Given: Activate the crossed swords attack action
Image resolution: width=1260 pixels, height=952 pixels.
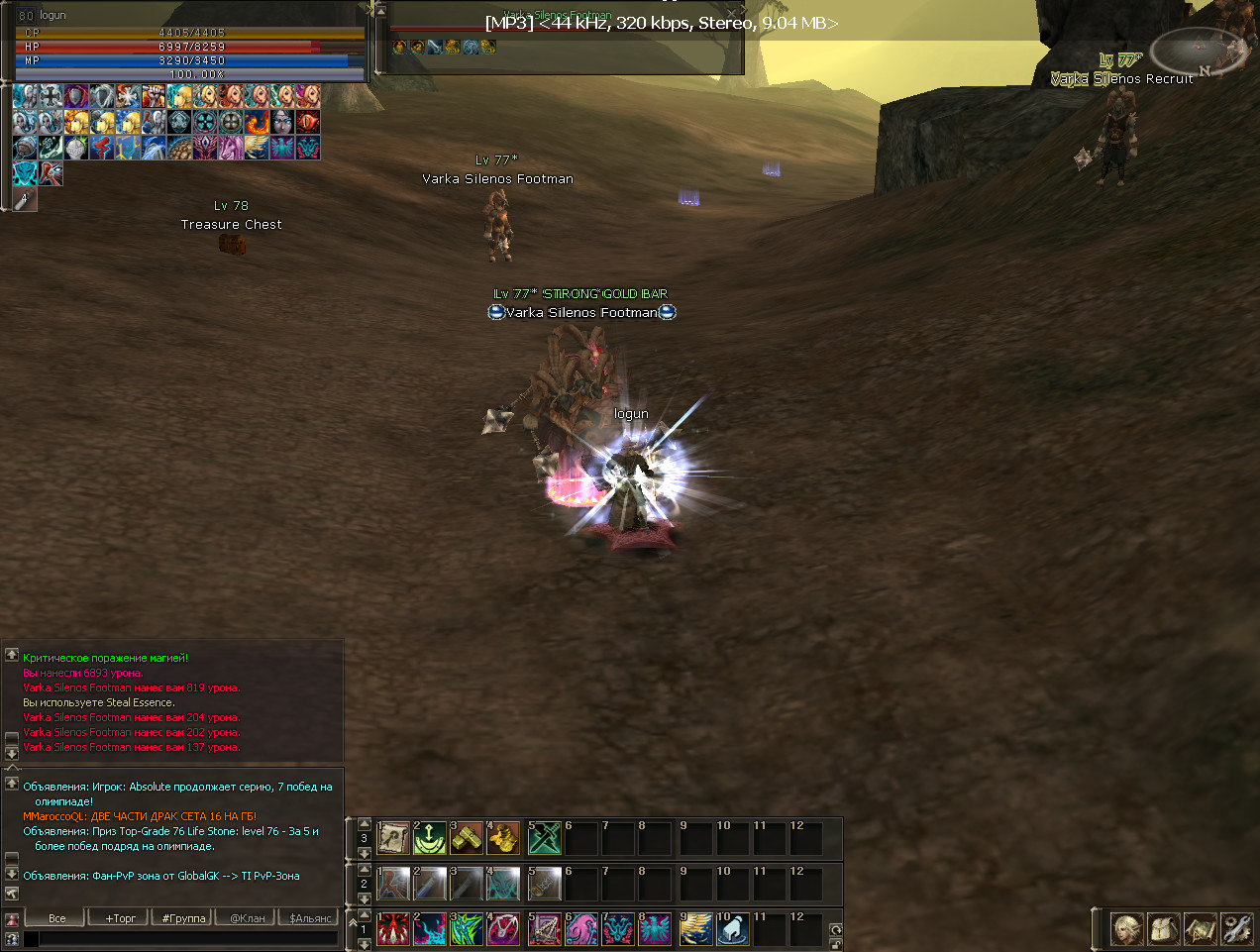Looking at the screenshot, I should pyautogui.click(x=544, y=839).
